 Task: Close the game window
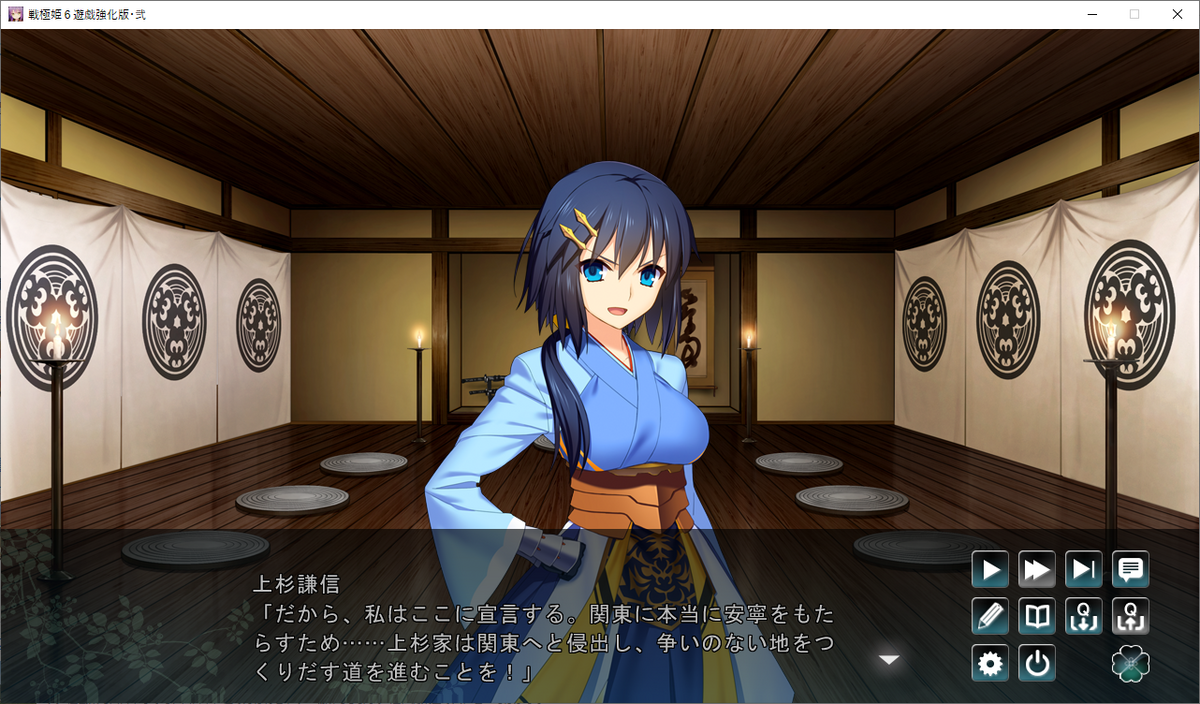1176,14
